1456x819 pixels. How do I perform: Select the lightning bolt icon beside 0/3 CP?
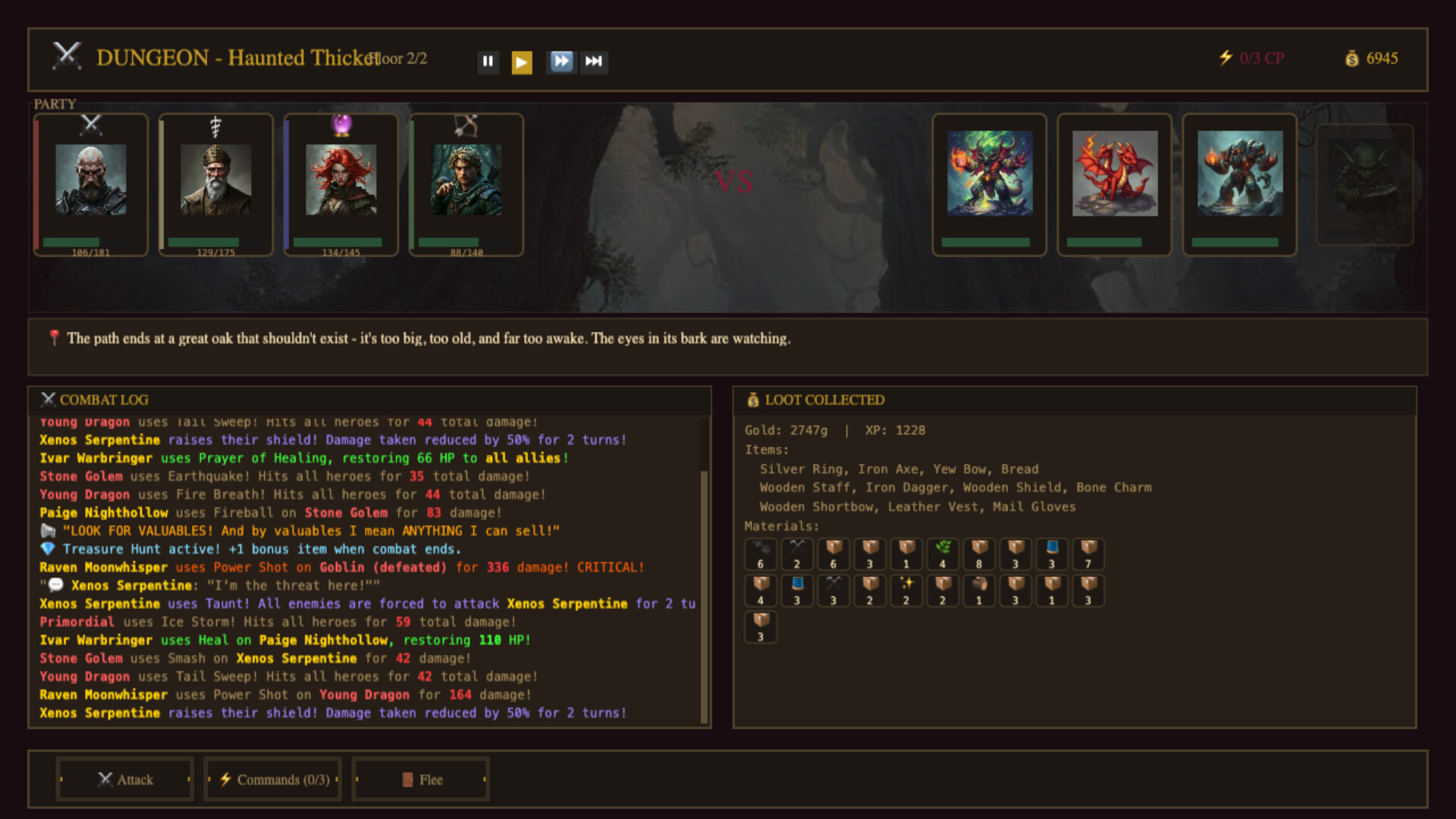1225,57
